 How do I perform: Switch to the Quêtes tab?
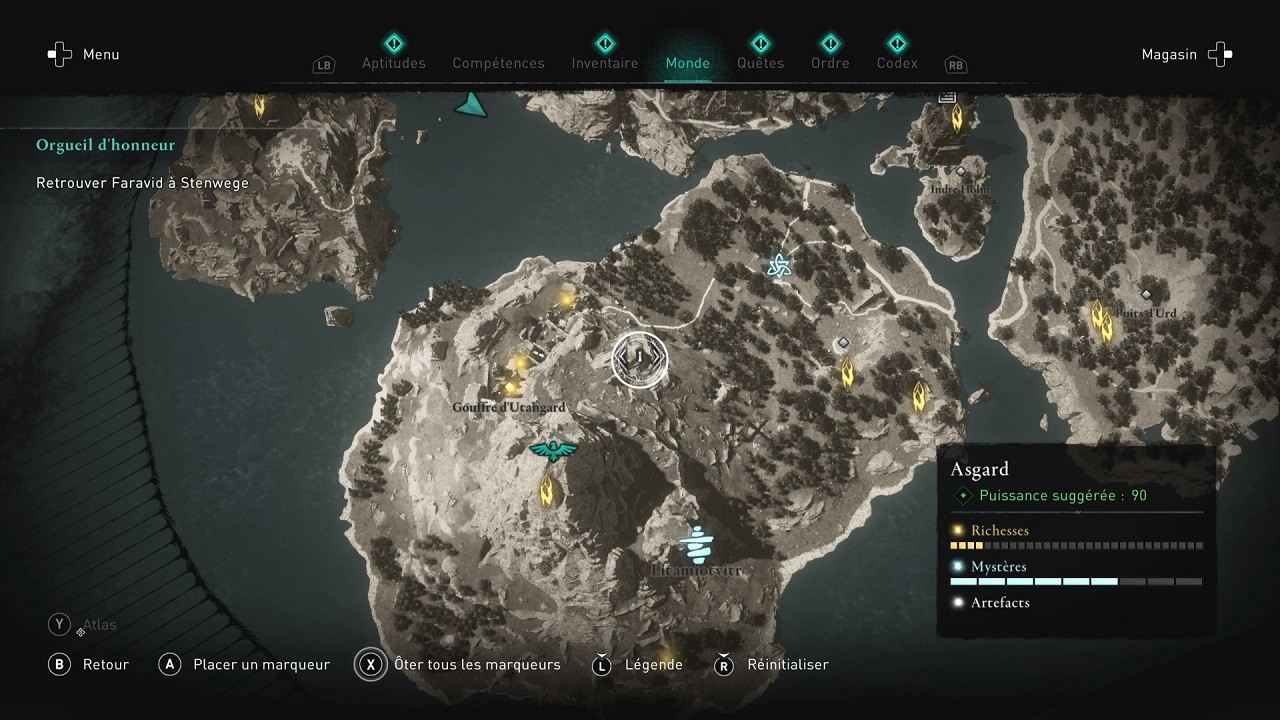(x=760, y=62)
